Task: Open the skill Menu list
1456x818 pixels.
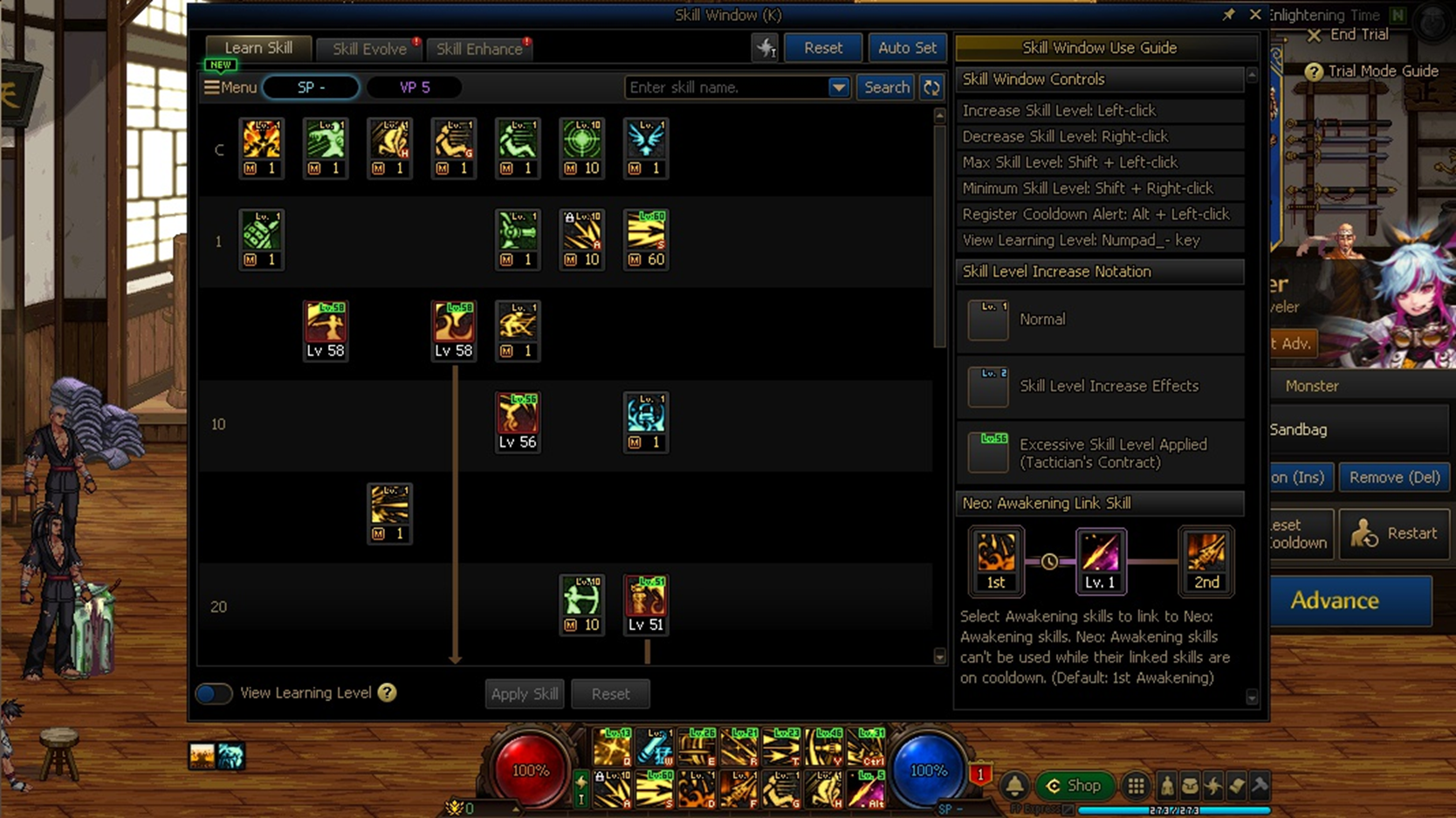Action: pyautogui.click(x=230, y=87)
